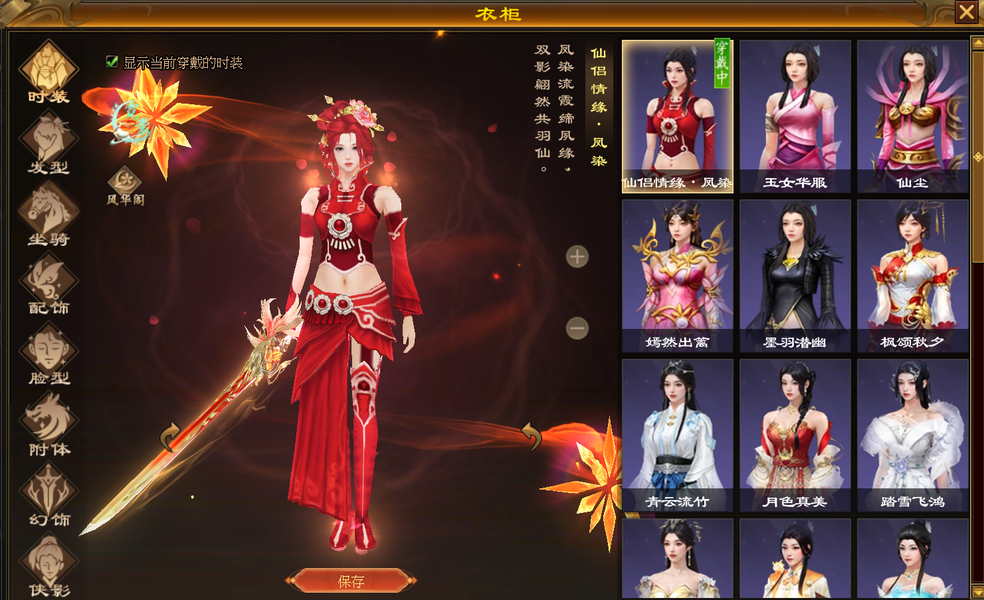Close the wardrobe window

[x=966, y=12]
